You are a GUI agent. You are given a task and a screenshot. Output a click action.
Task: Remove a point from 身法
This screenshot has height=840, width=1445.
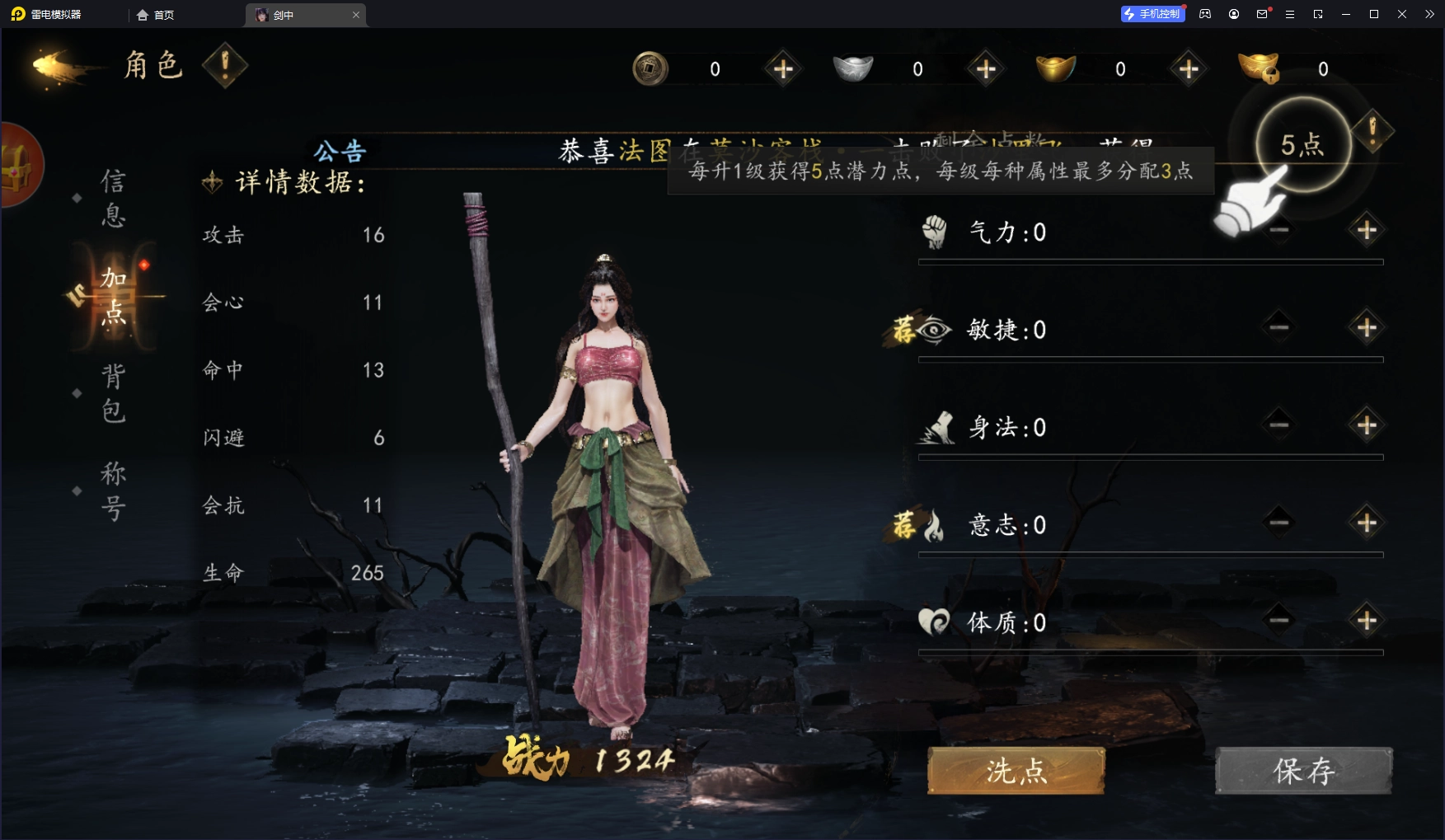tap(1278, 425)
